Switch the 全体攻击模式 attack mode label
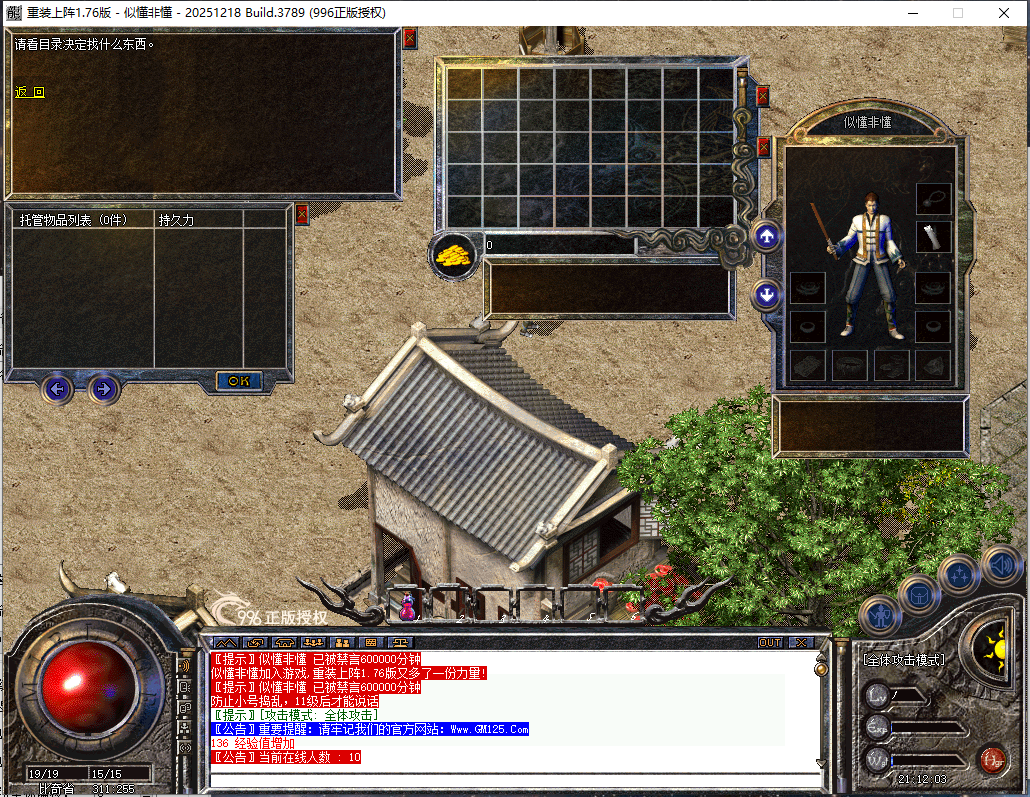 coord(903,660)
